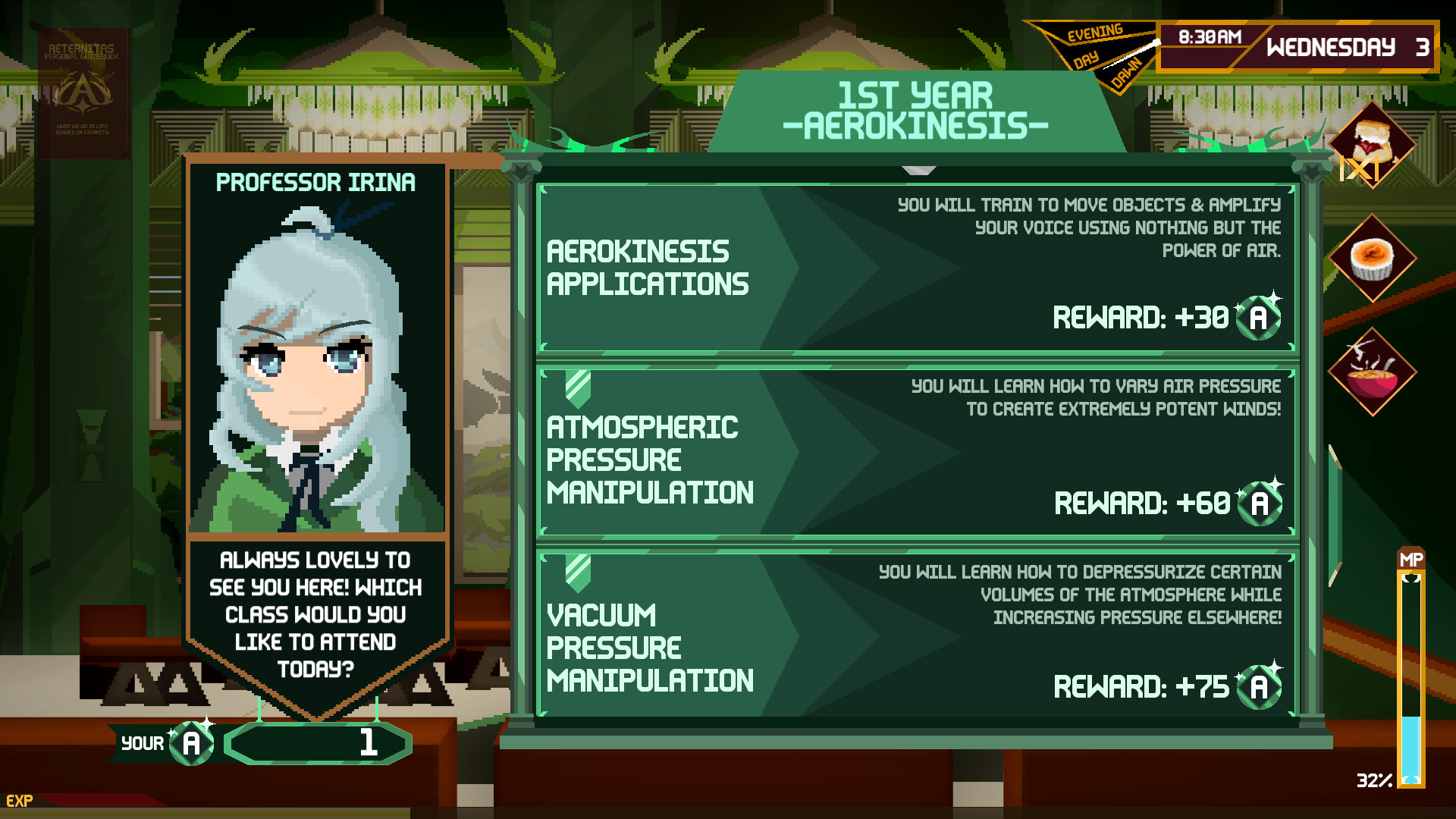Click your A currency gem counter
Screen dimensions: 1456x819
(192, 743)
